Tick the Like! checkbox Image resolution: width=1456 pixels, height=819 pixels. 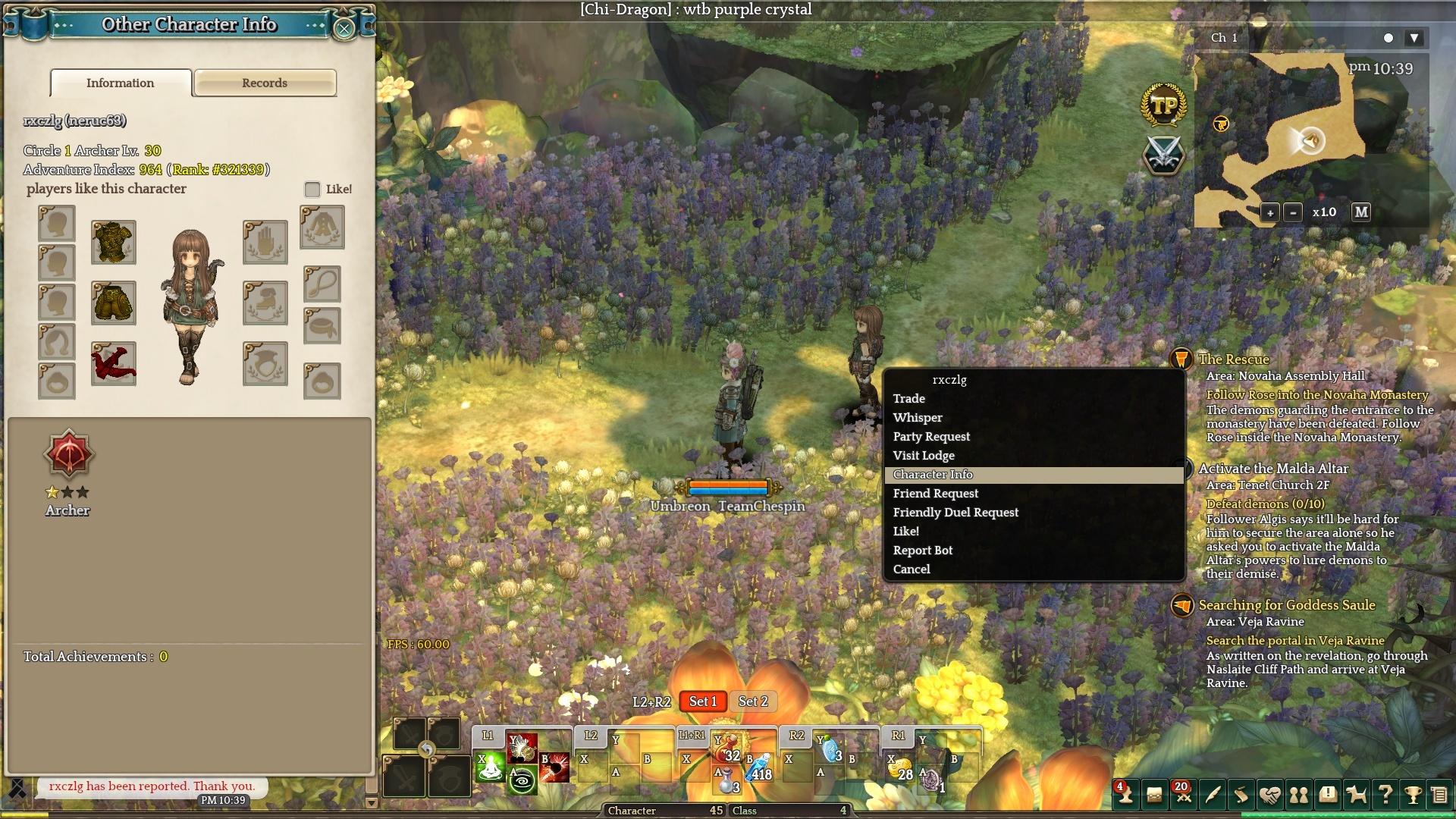(x=312, y=189)
